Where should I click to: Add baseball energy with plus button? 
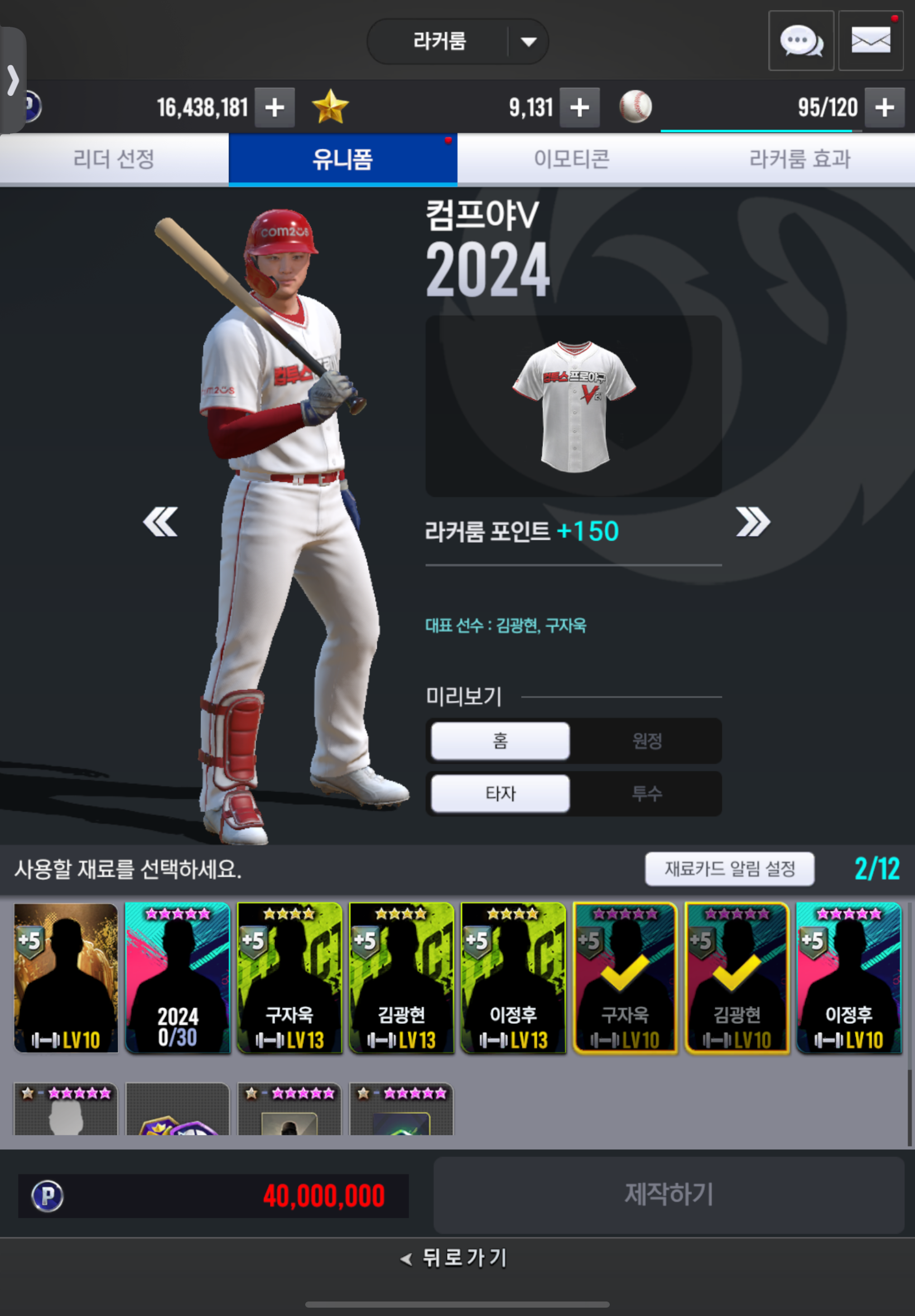[x=884, y=108]
